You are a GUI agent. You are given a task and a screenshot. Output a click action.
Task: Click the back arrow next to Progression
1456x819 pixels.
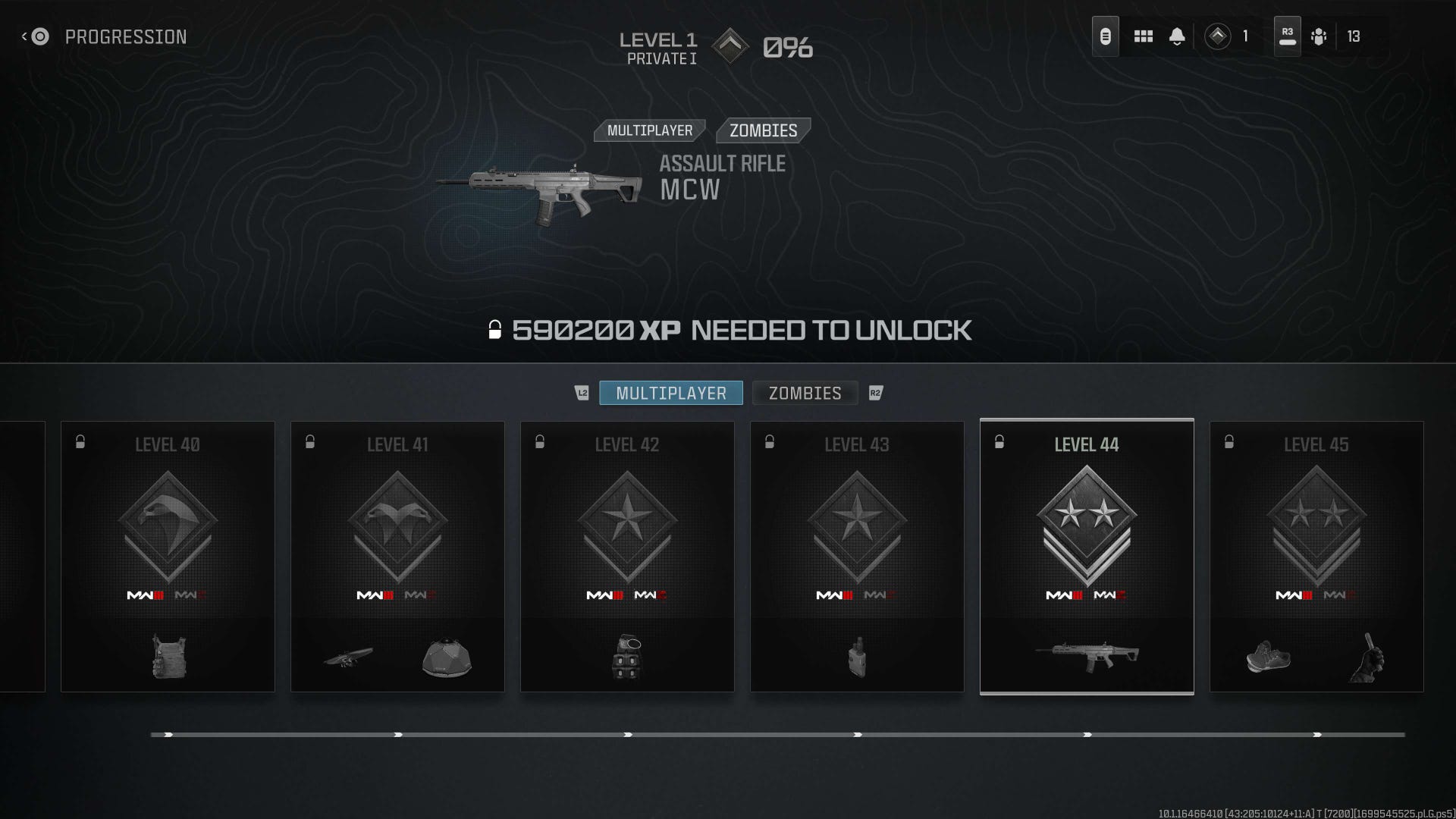[35, 36]
